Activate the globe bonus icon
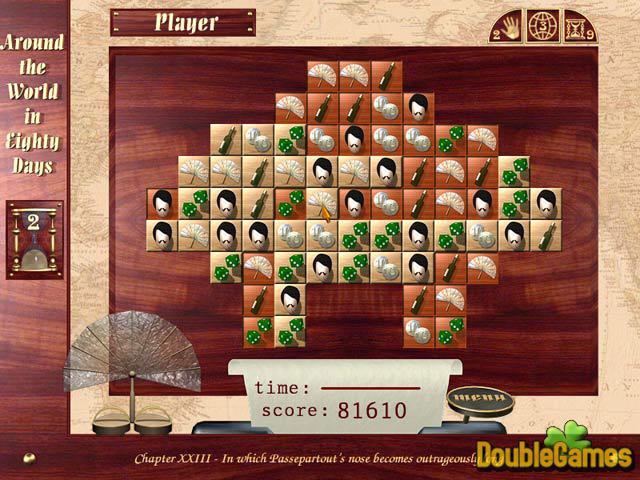 pos(540,26)
